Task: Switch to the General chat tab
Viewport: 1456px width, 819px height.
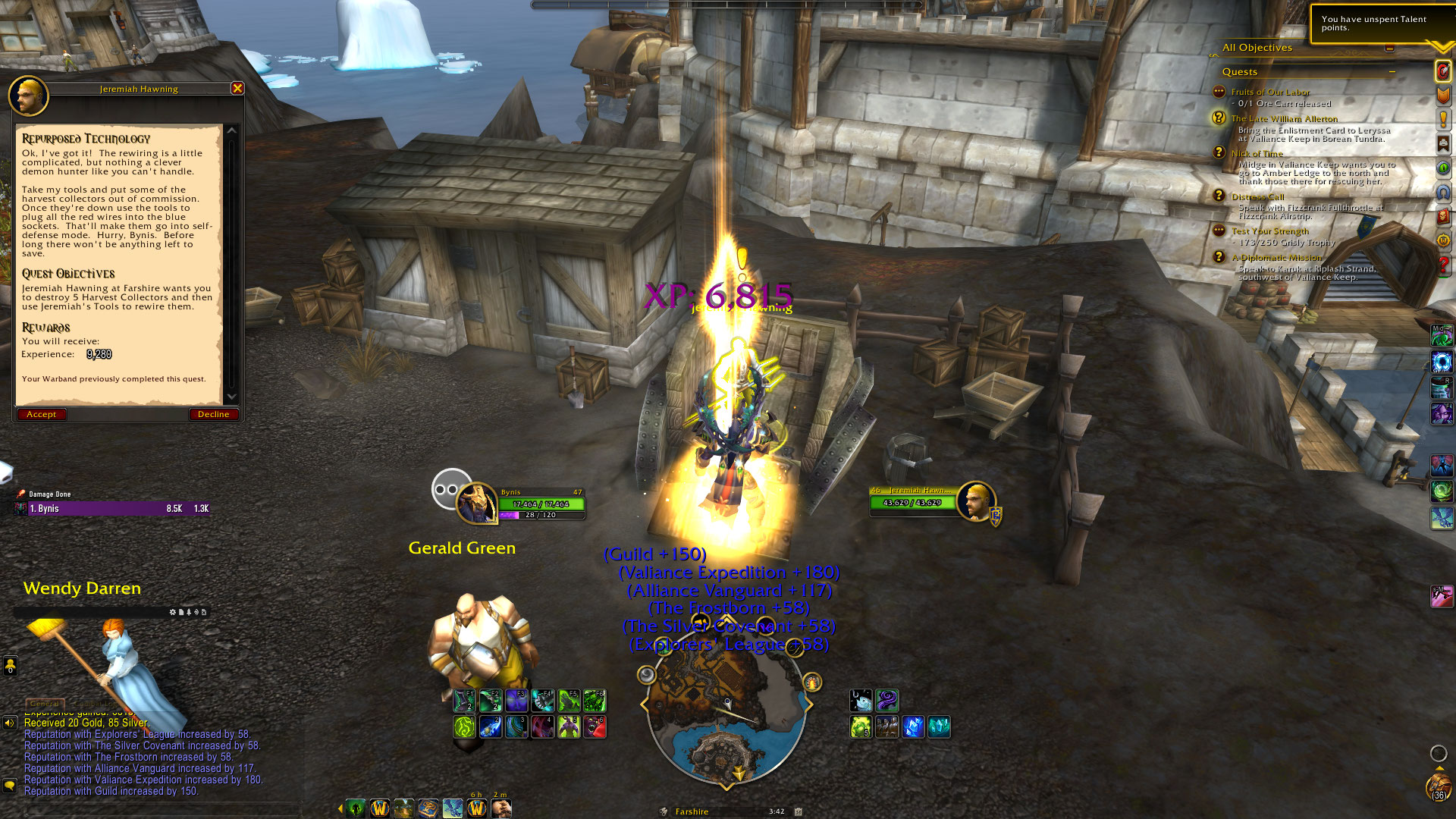Action: [x=45, y=704]
